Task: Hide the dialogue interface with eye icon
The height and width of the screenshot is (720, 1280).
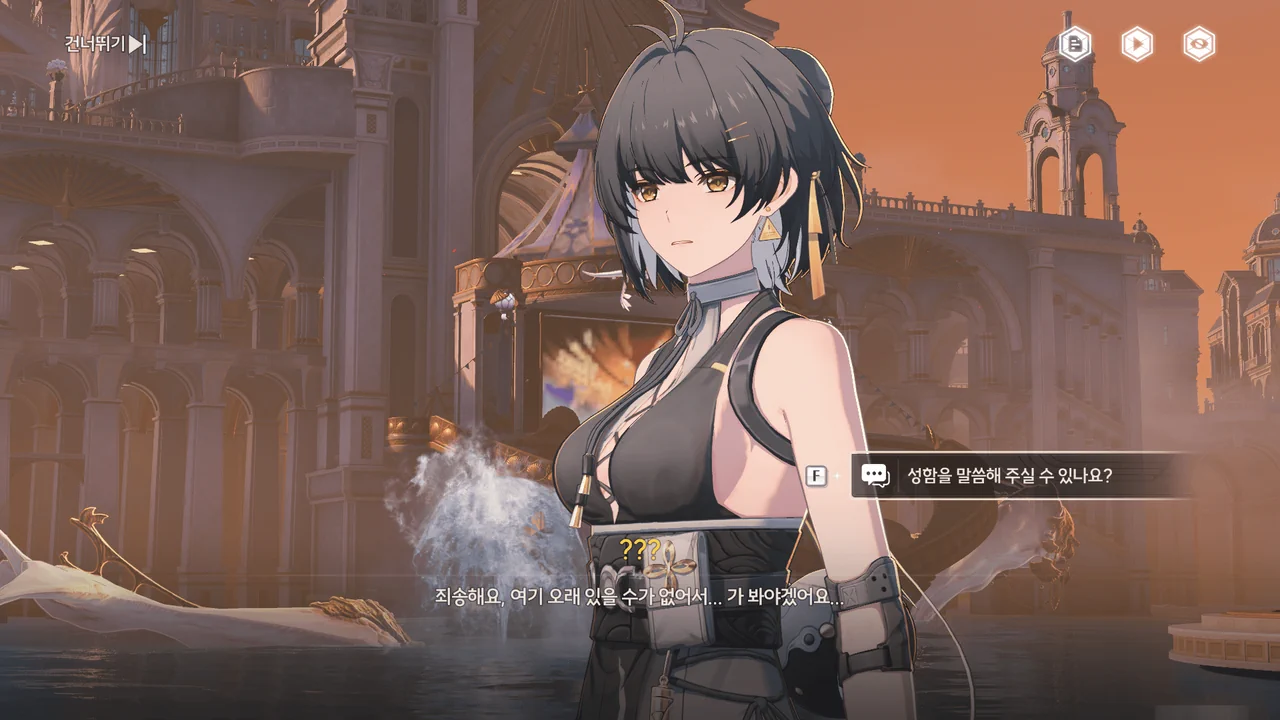Action: pos(1198,44)
